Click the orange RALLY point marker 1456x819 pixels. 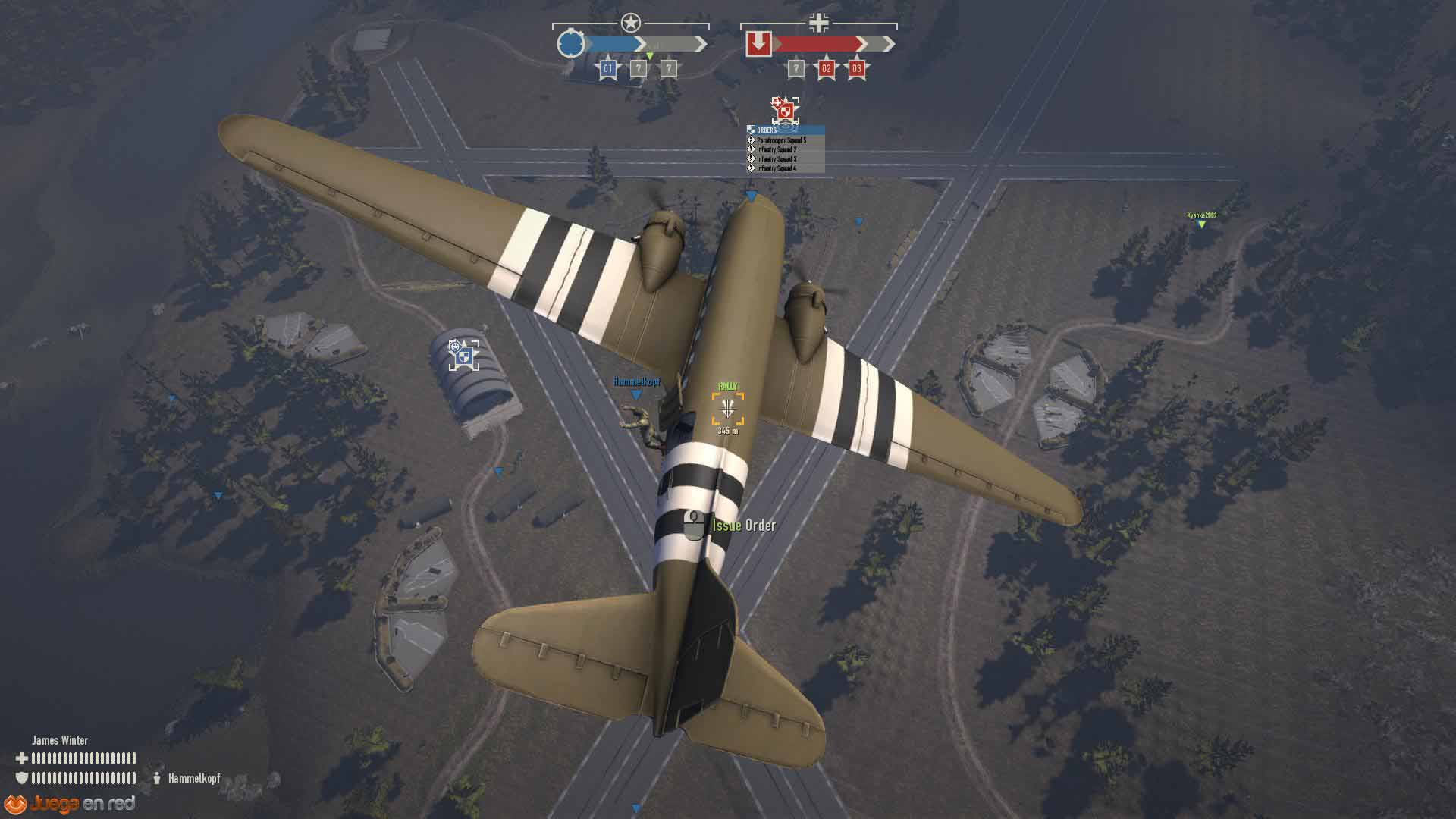[727, 409]
